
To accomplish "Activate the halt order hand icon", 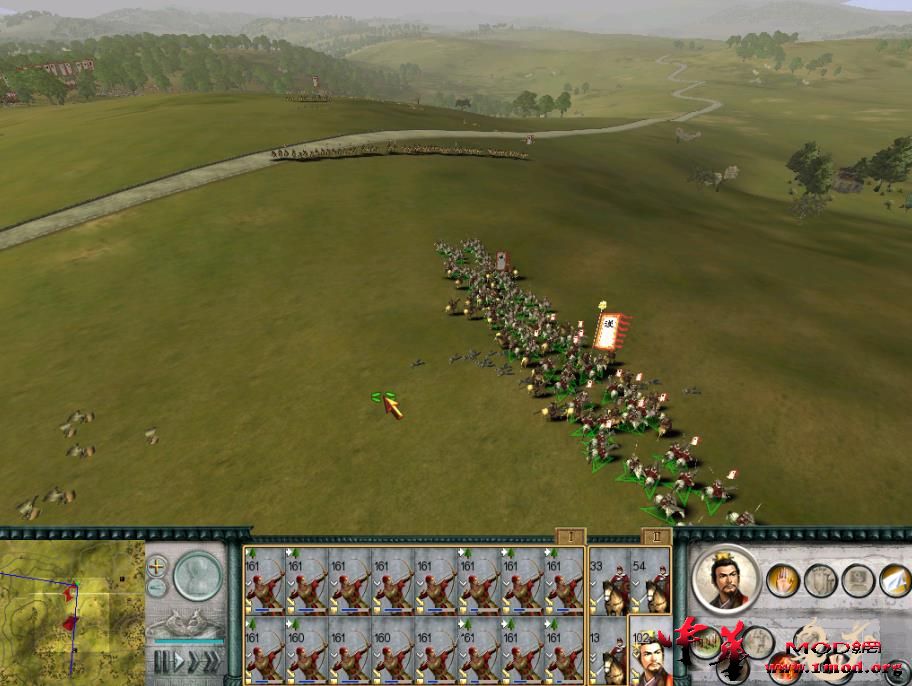I will (x=782, y=580).
